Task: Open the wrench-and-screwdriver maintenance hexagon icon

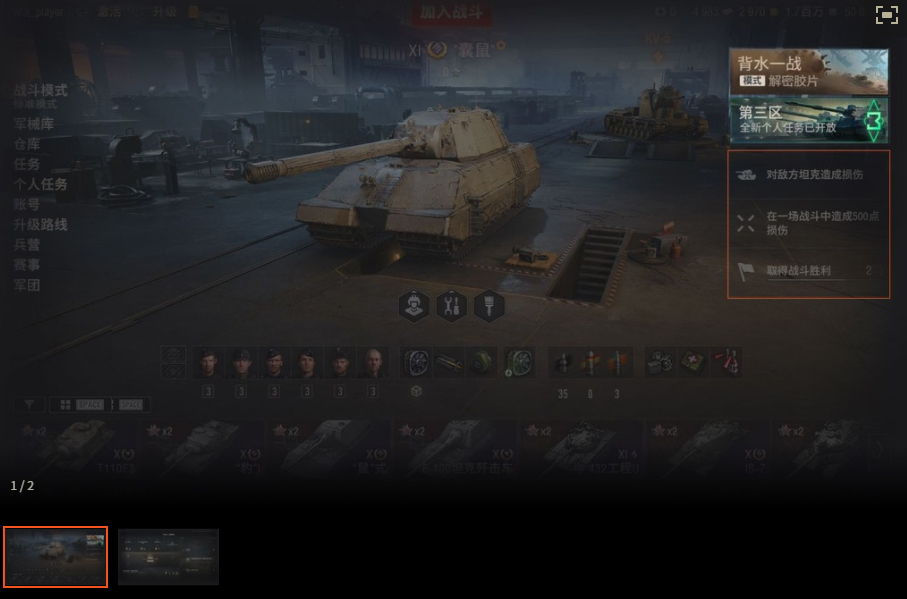Action: 451,306
